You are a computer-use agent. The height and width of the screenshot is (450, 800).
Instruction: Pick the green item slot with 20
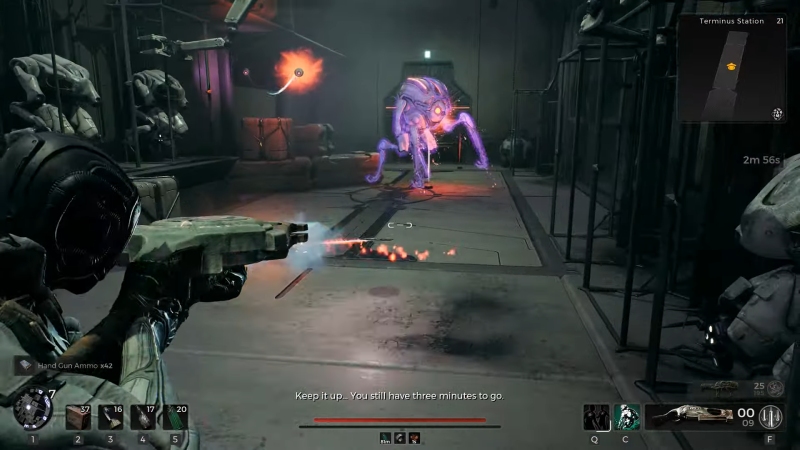[x=174, y=416]
